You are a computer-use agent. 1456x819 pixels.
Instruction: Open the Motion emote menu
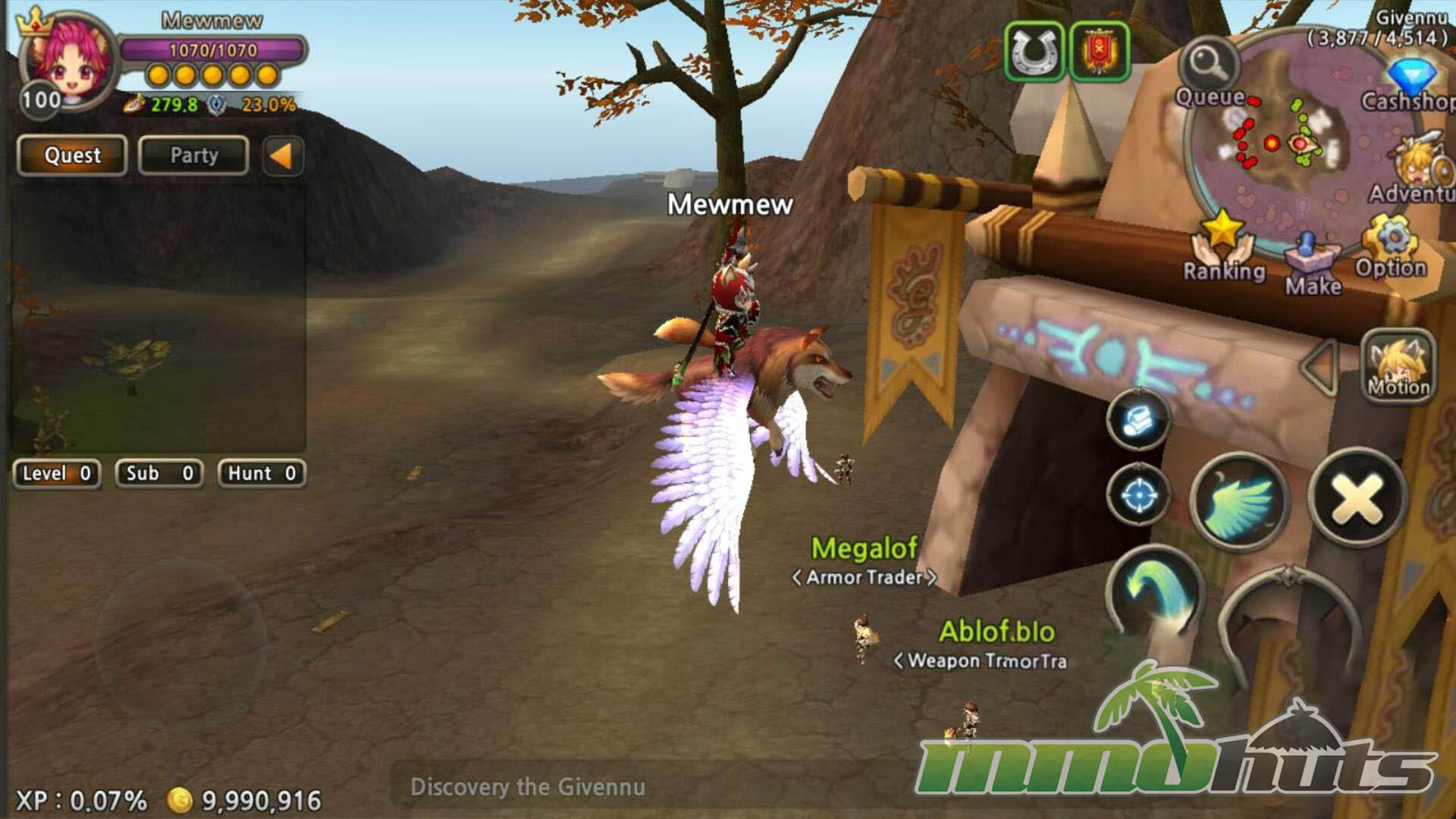pos(1399,366)
